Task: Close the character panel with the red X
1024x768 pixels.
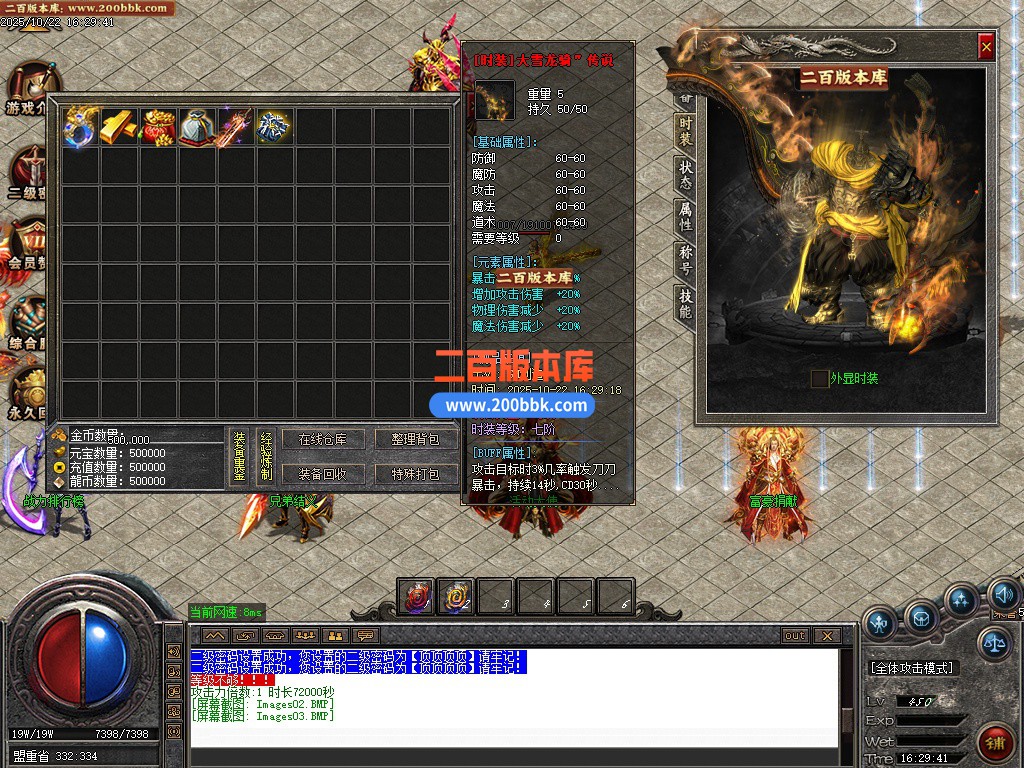Action: [x=986, y=46]
